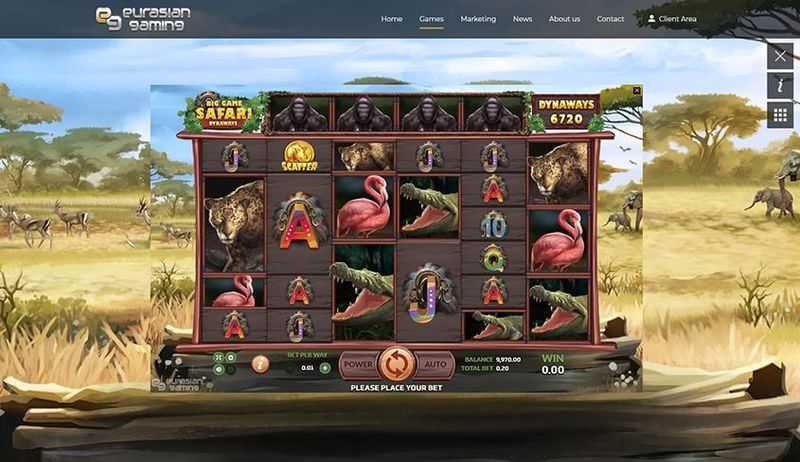This screenshot has height=462, width=800.
Task: Navigate to About us
Action: pos(564,19)
